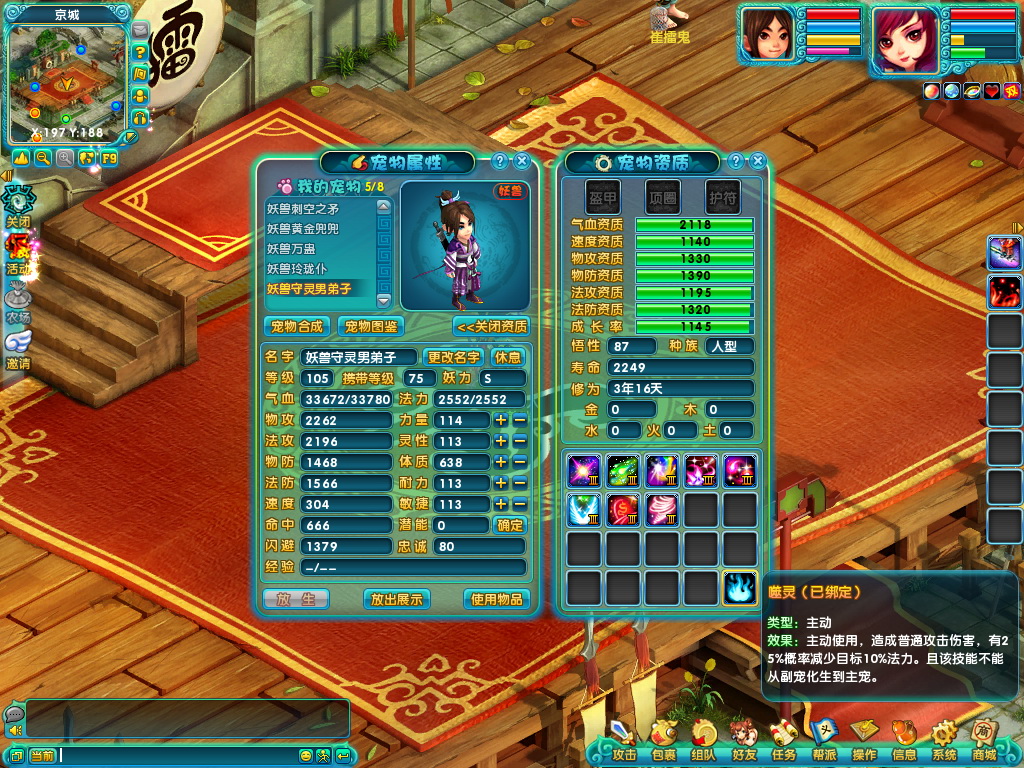Select pet 妖兽刺空之矛 in list
Image resolution: width=1024 pixels, height=768 pixels.
(318, 209)
